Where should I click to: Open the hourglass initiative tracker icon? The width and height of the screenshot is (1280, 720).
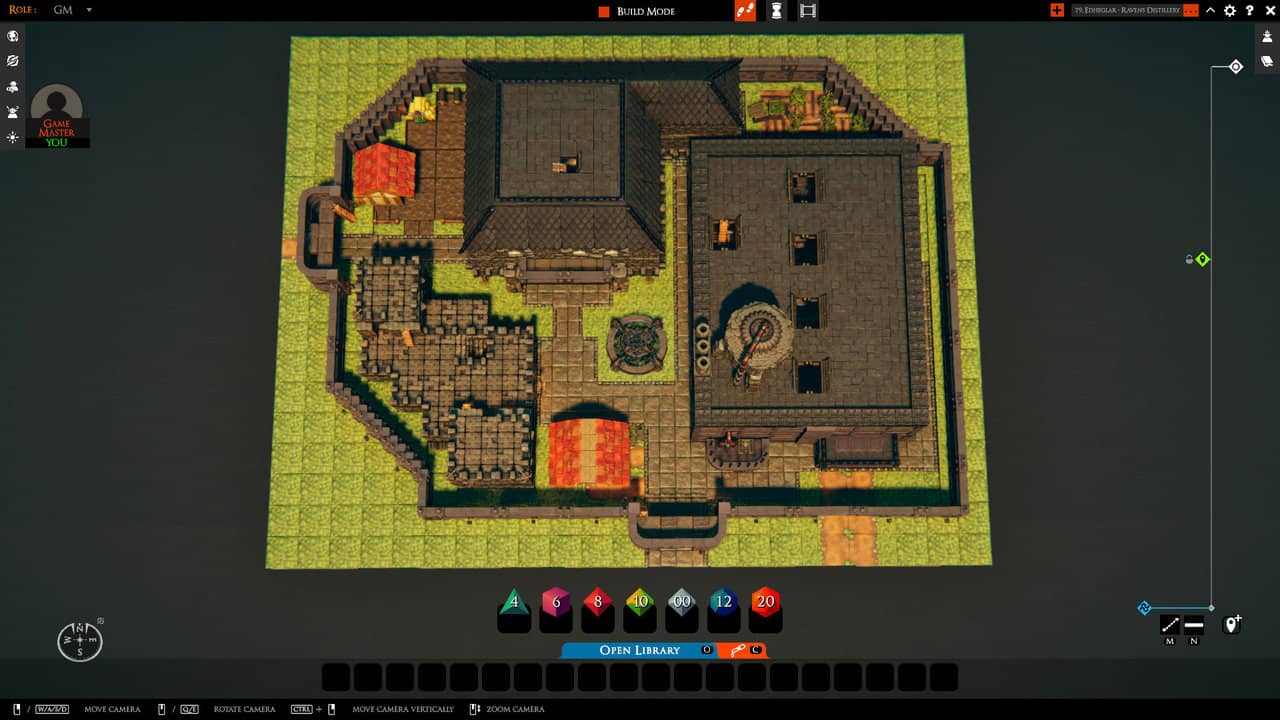[775, 12]
